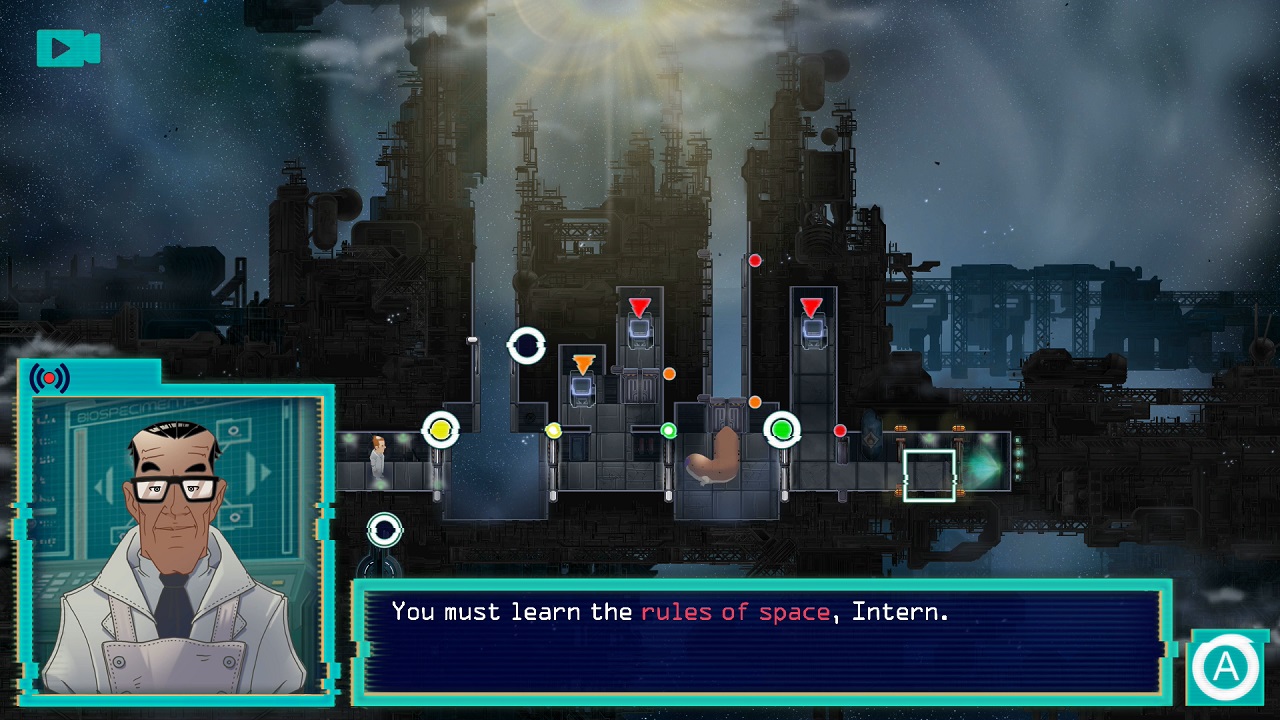Click the small green dot indicator

click(669, 431)
